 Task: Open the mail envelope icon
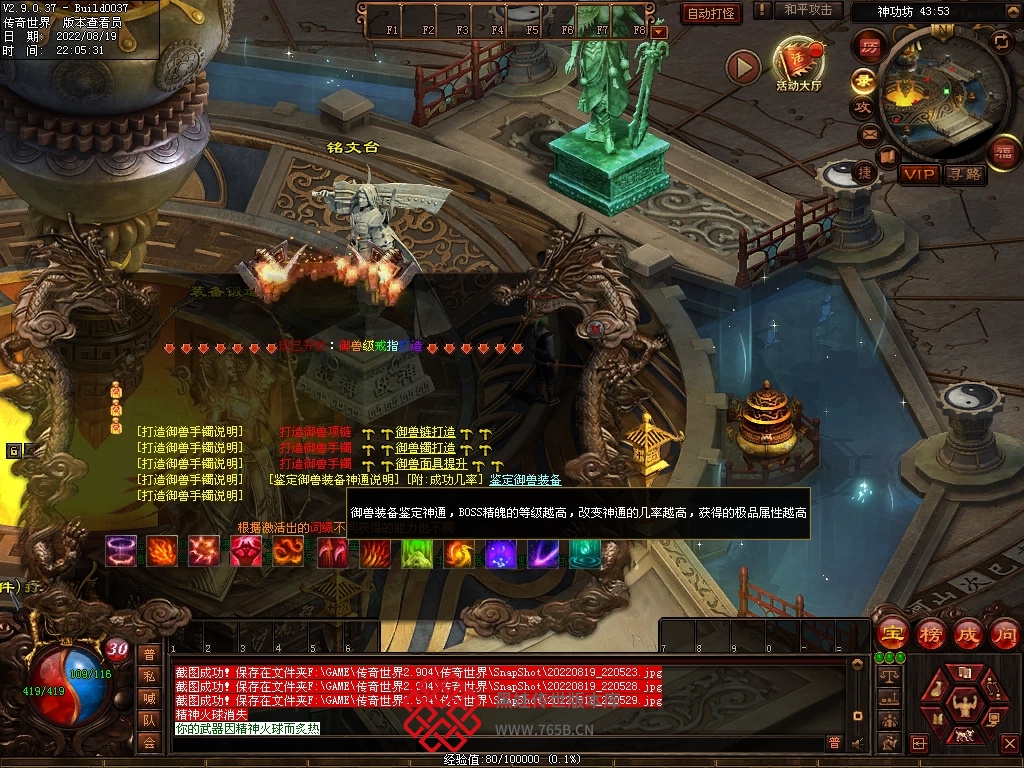pyautogui.click(x=868, y=134)
